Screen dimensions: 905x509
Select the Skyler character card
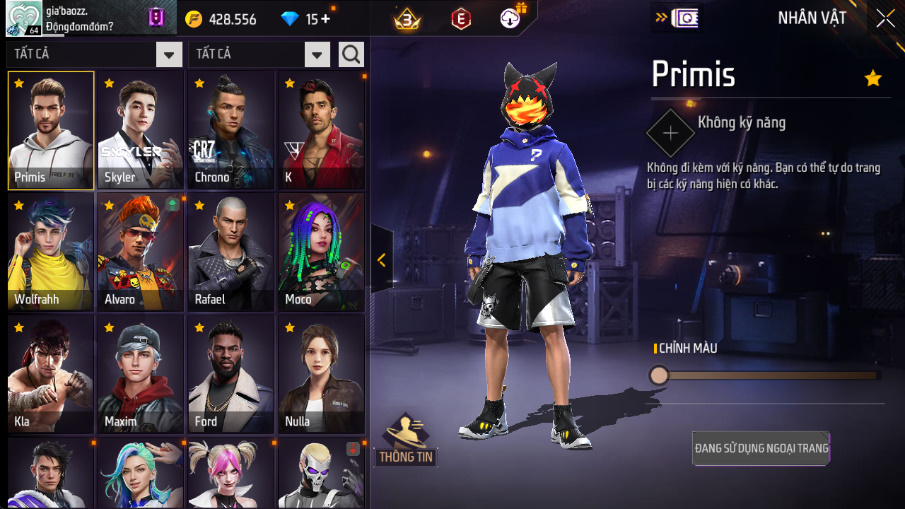(140, 130)
